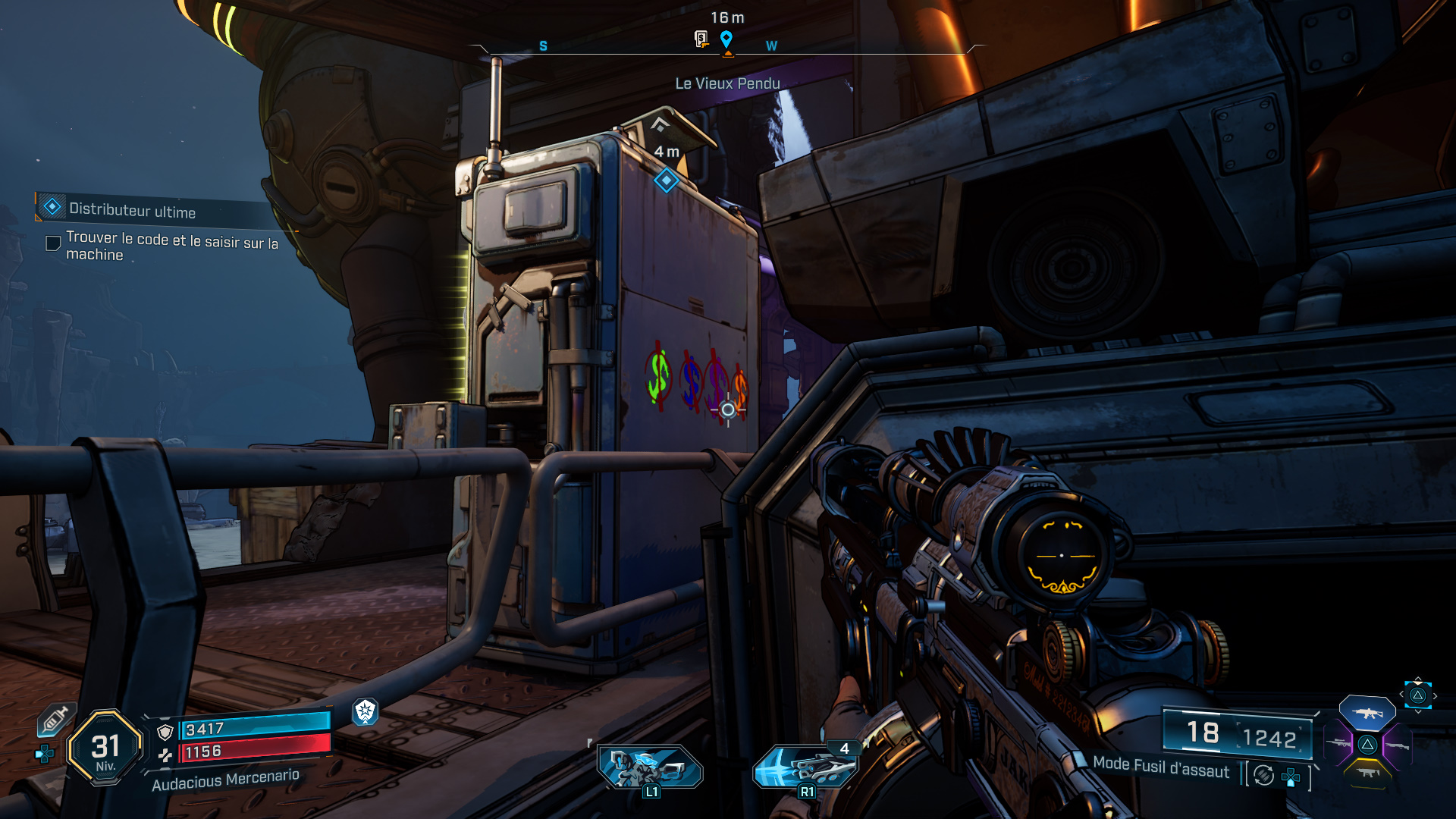The width and height of the screenshot is (1456, 819).
Task: Select the sniper rifle icon on the weapon wheel
Action: point(1338,742)
